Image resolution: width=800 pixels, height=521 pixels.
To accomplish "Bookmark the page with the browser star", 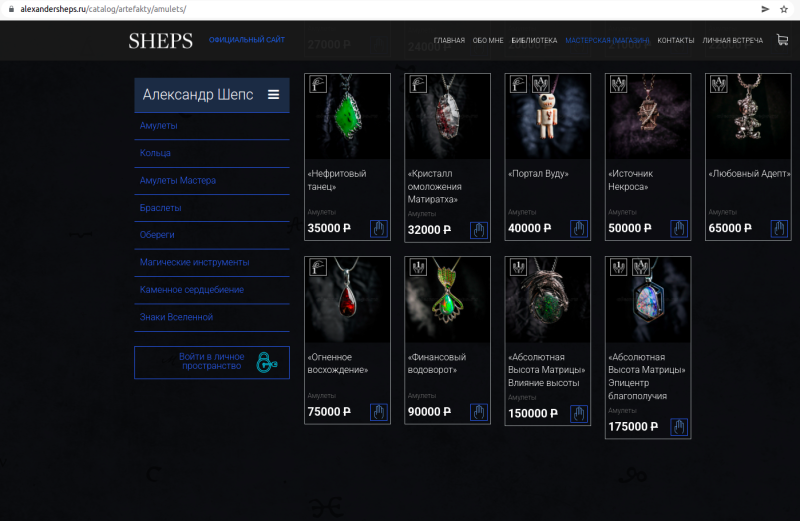I will tap(784, 8).
